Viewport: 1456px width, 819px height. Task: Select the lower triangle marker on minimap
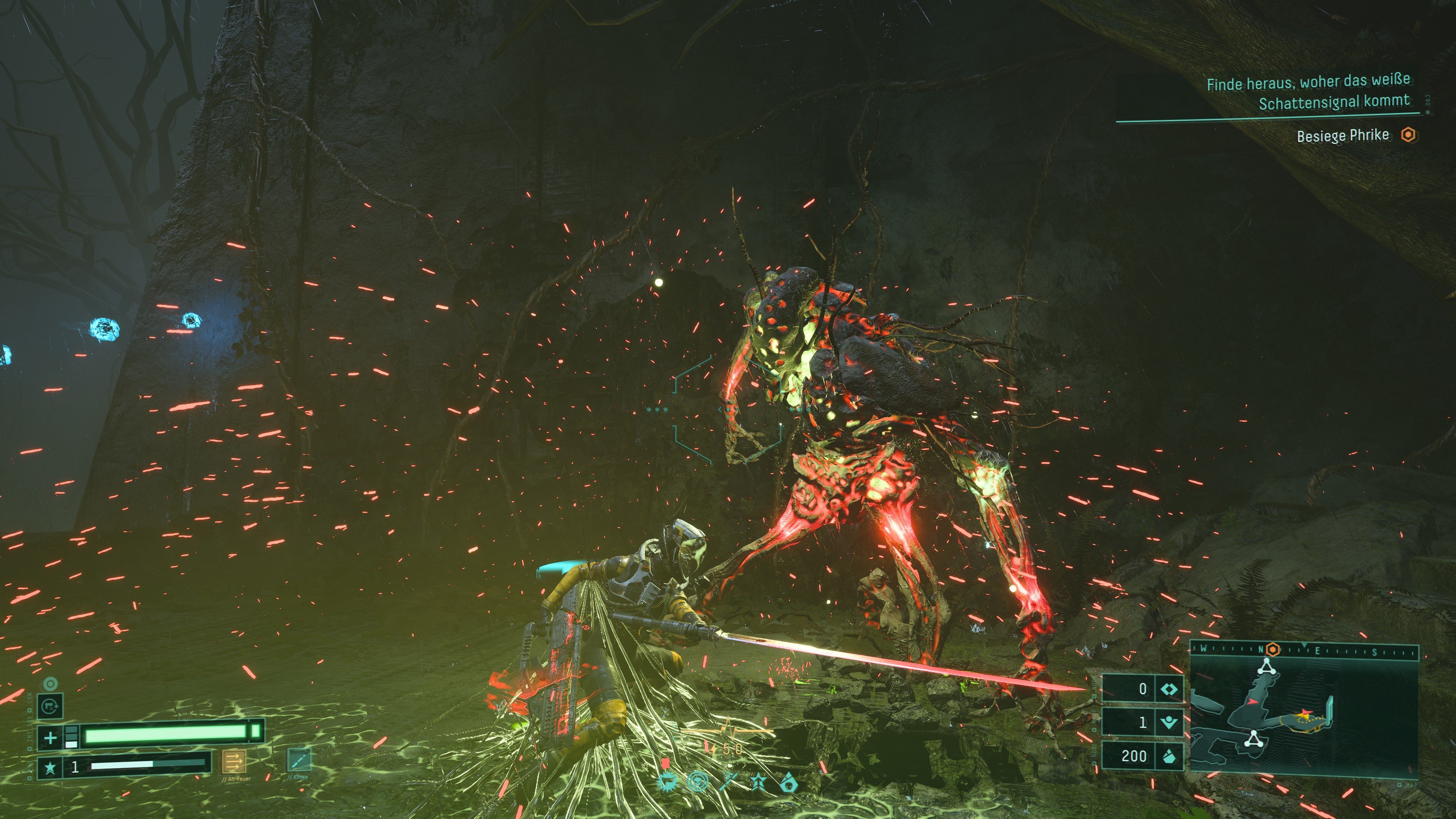click(x=1254, y=739)
